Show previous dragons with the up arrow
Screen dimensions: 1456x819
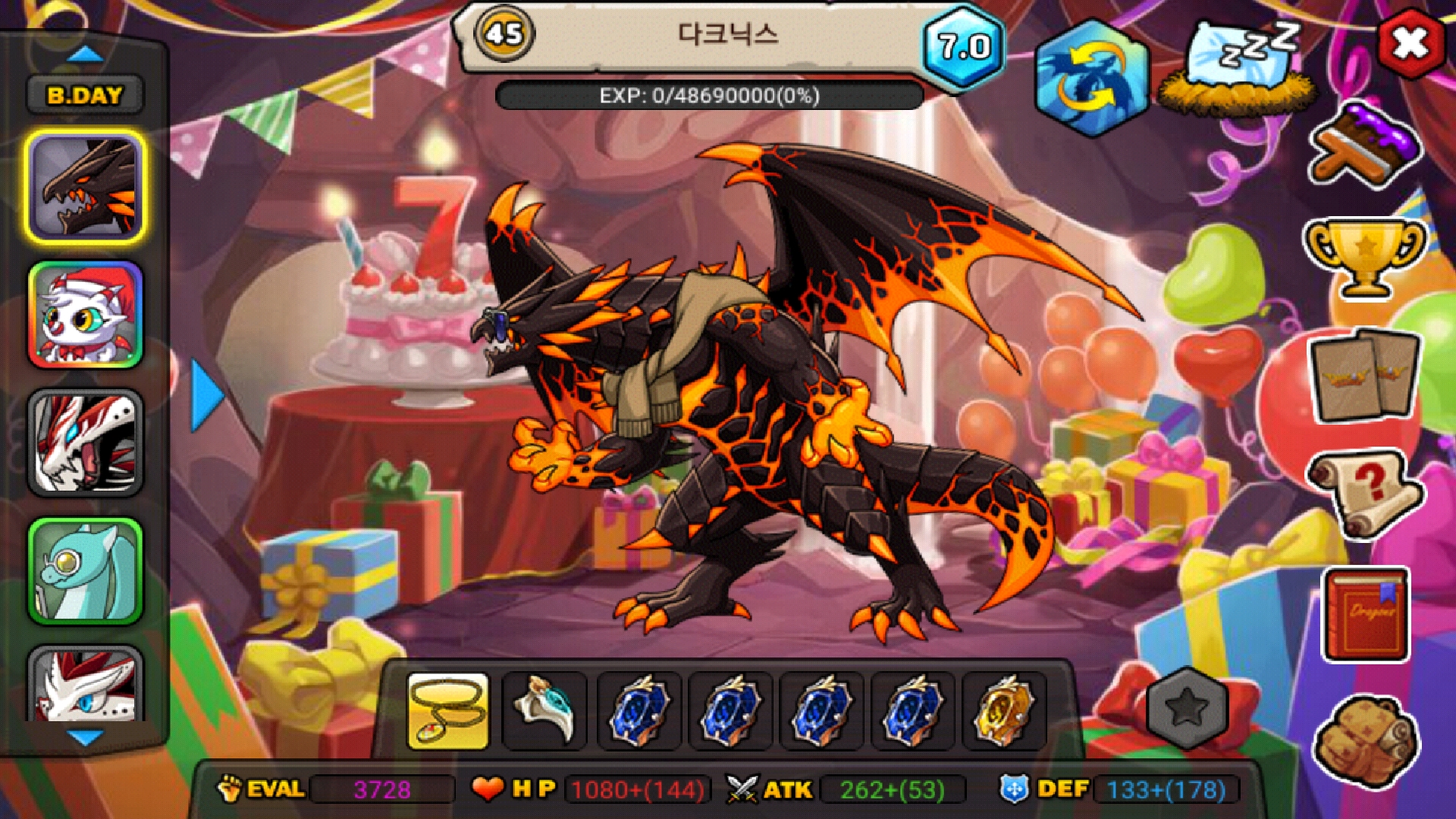[x=85, y=55]
